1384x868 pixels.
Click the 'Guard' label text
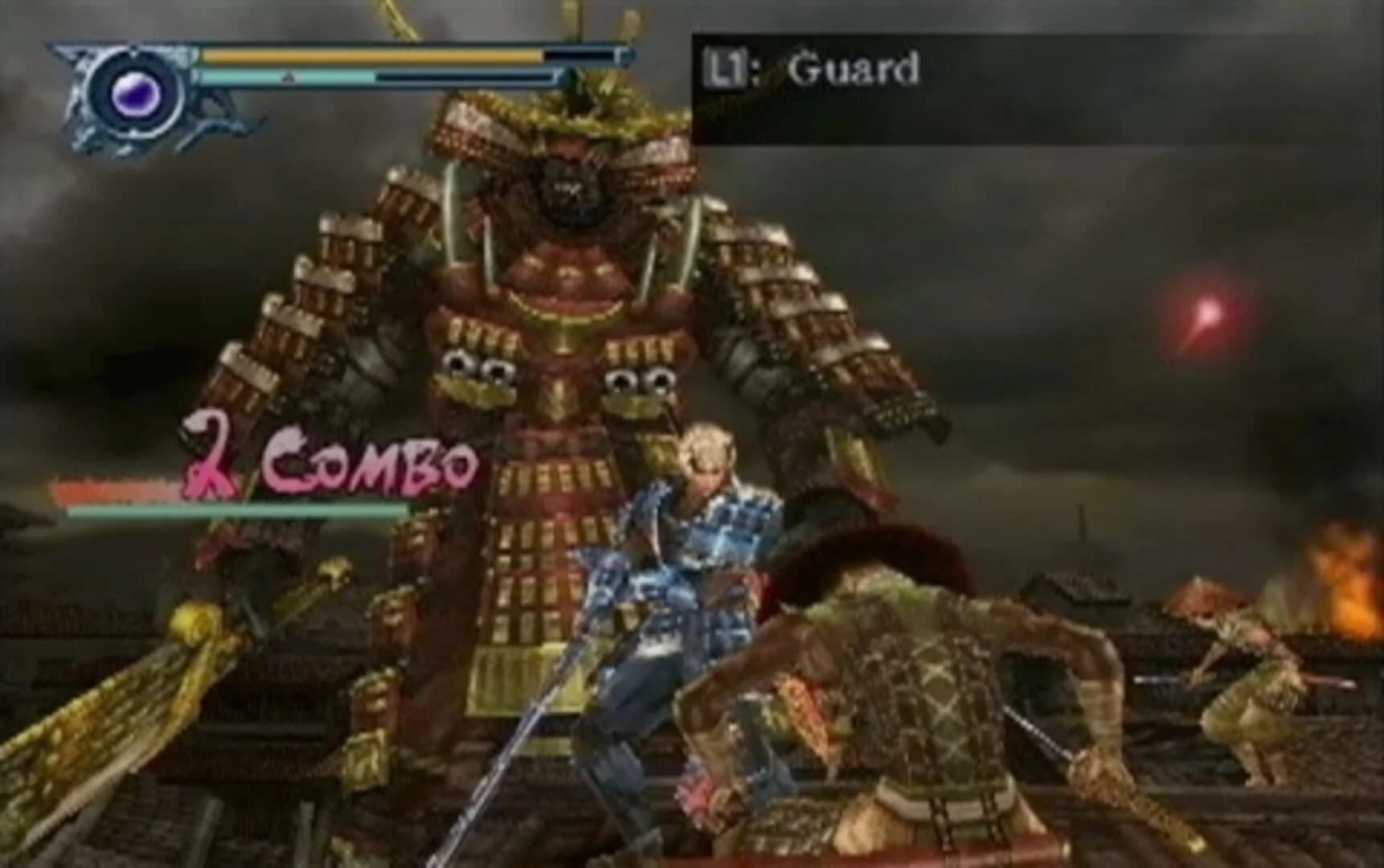[852, 69]
